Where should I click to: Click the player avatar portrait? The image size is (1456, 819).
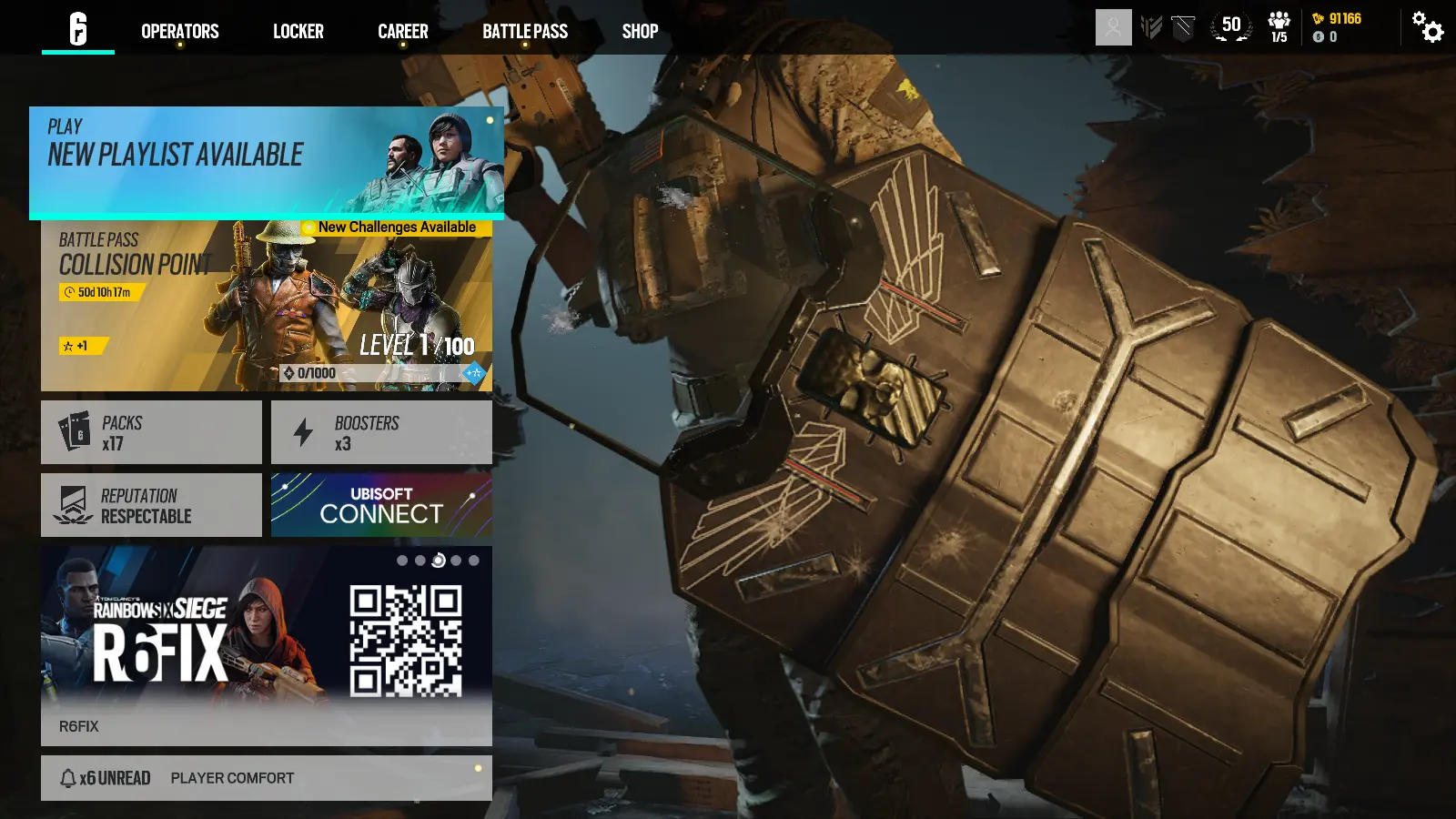pyautogui.click(x=1112, y=26)
